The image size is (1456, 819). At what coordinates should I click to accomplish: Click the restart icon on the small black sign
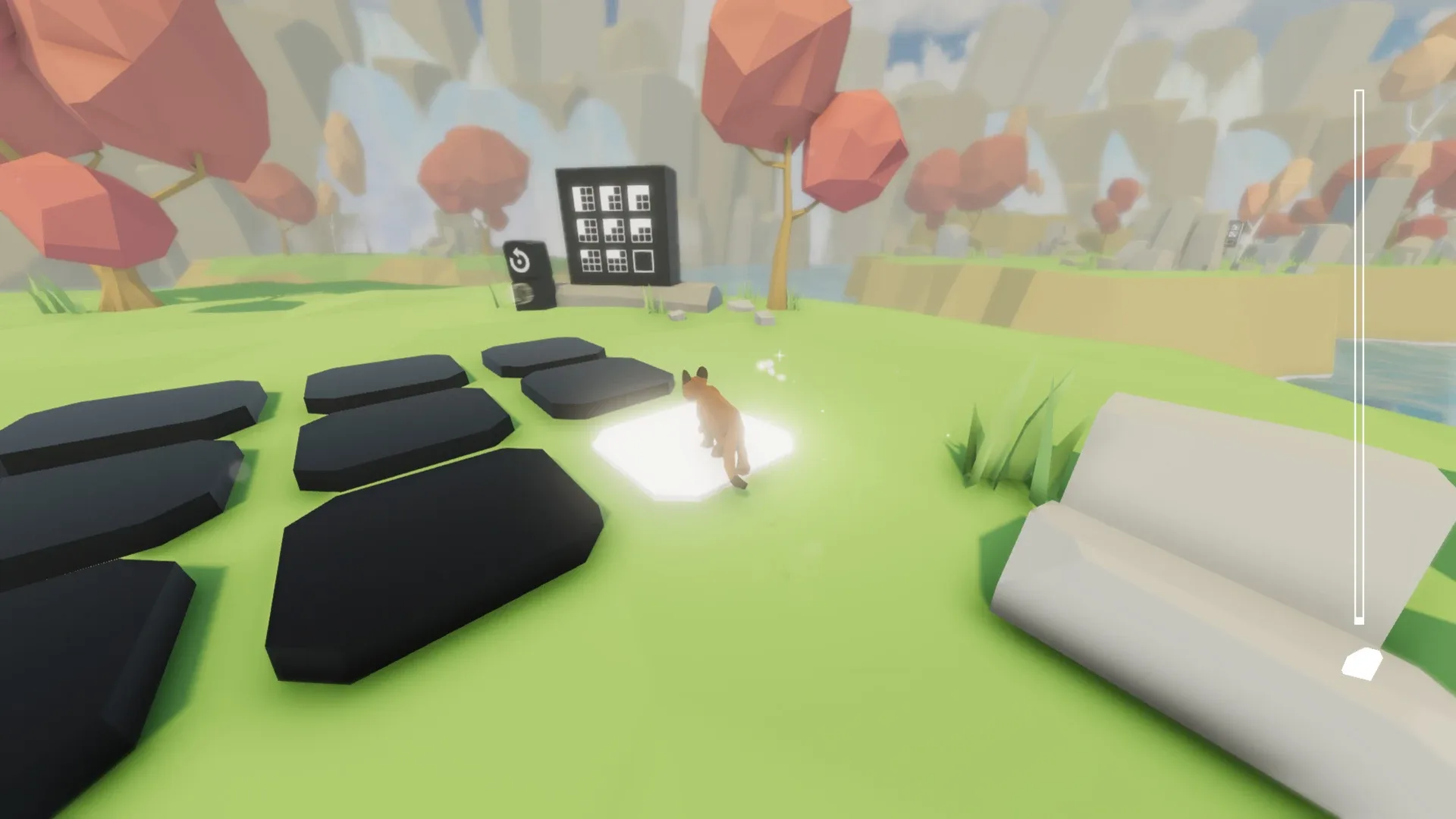520,260
